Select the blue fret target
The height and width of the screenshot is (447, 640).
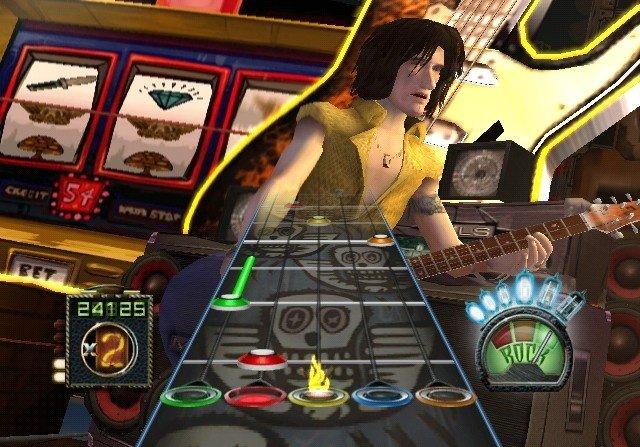click(383, 396)
